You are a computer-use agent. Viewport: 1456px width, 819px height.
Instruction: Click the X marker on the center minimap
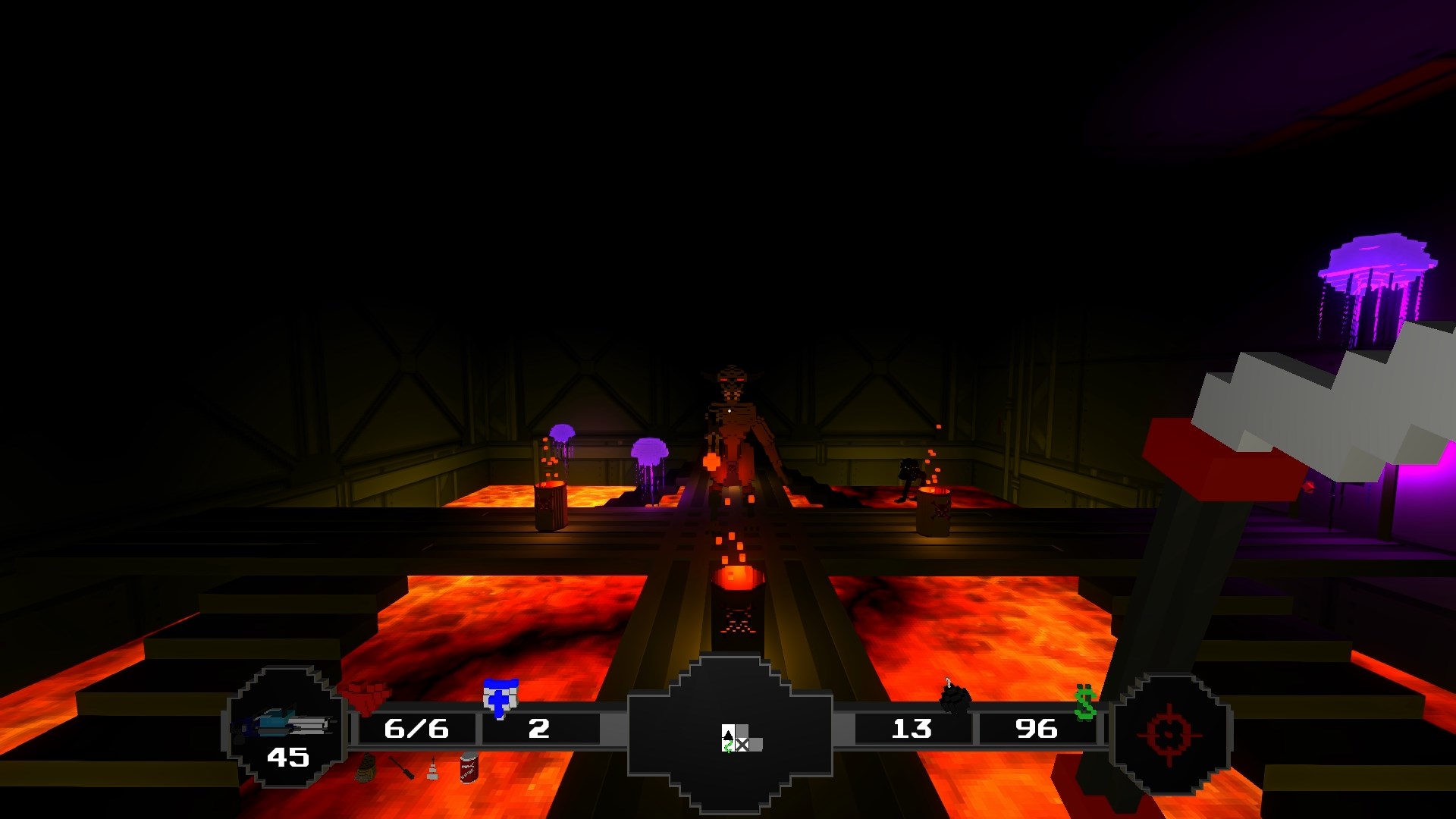[x=742, y=745]
